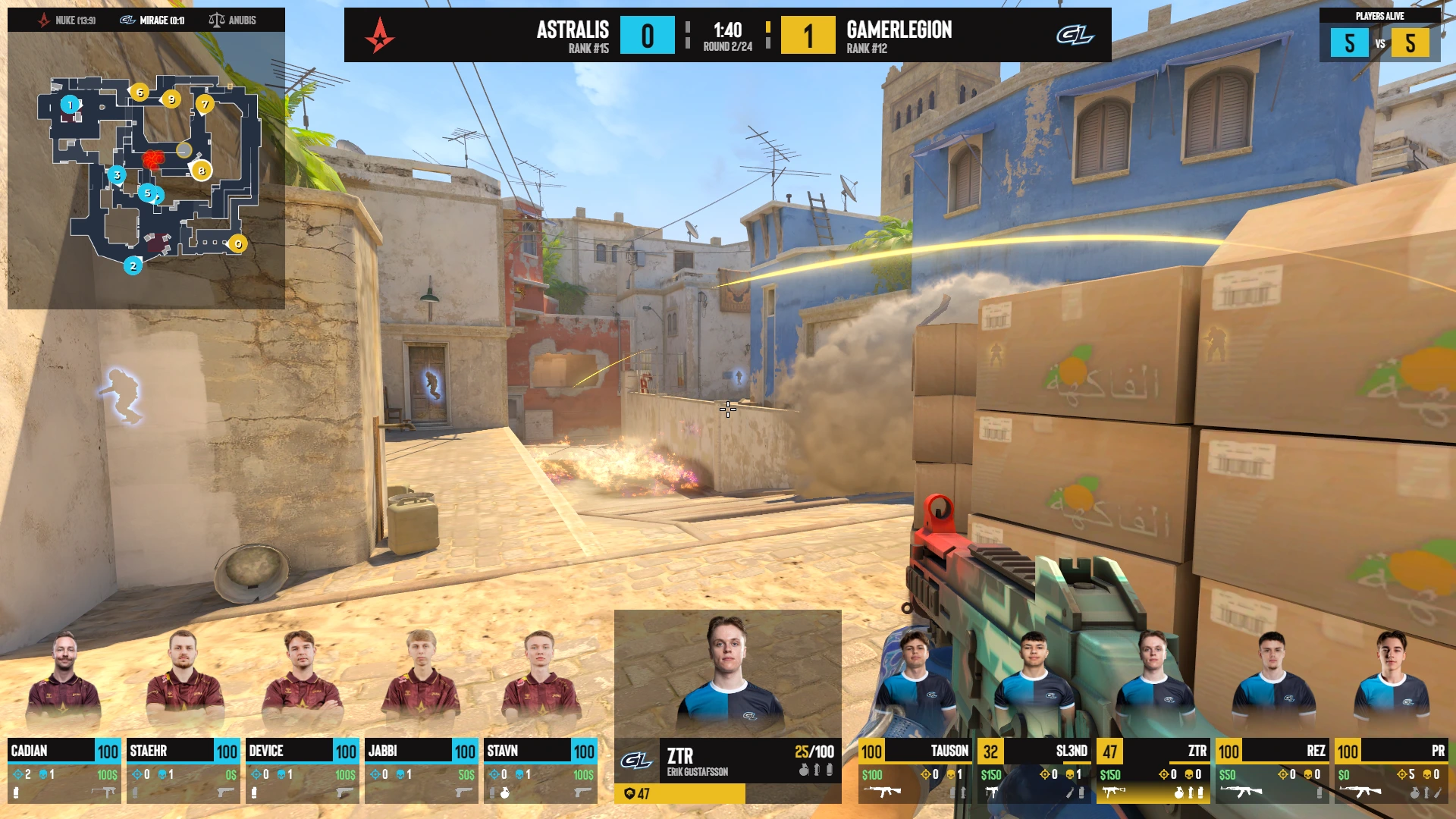Click the GamerLegion team logo
Screen dimensions: 1456x819
point(1075,35)
